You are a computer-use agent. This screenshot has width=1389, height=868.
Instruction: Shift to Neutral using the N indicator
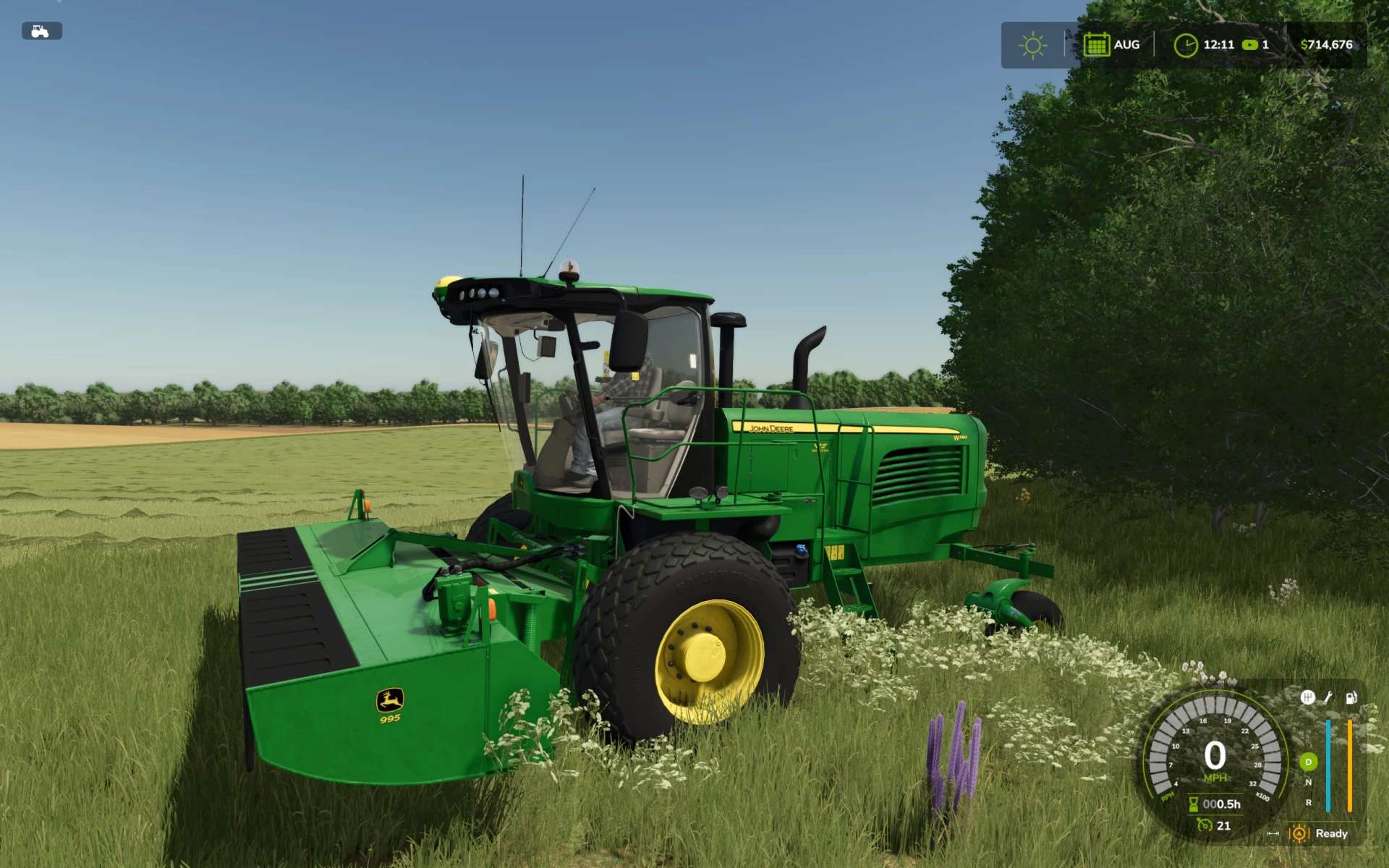click(x=1308, y=782)
